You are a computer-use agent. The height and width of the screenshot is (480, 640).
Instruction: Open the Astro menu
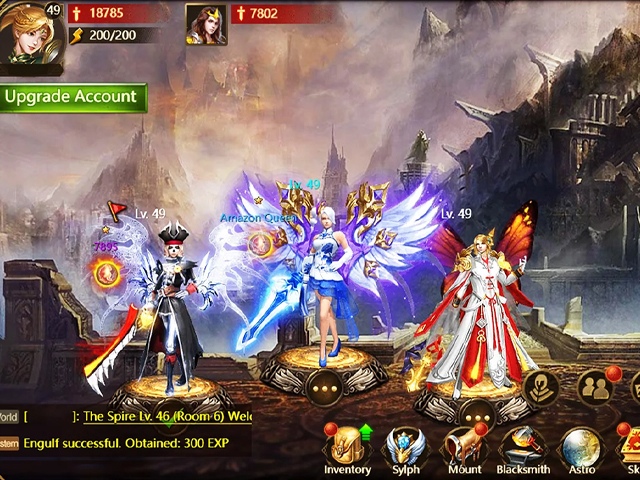(580, 450)
